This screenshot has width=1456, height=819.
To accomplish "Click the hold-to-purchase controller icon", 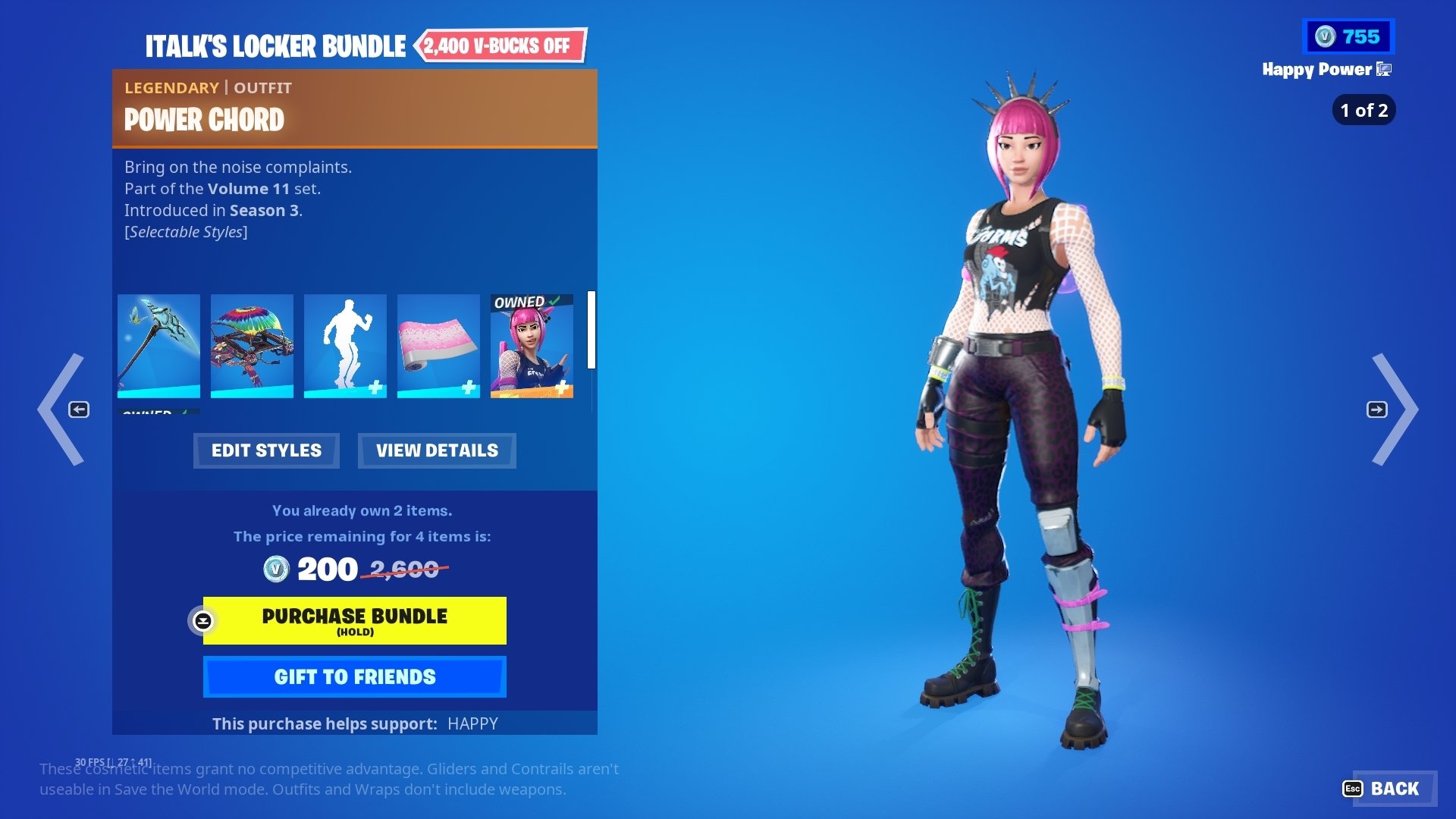I will point(202,622).
